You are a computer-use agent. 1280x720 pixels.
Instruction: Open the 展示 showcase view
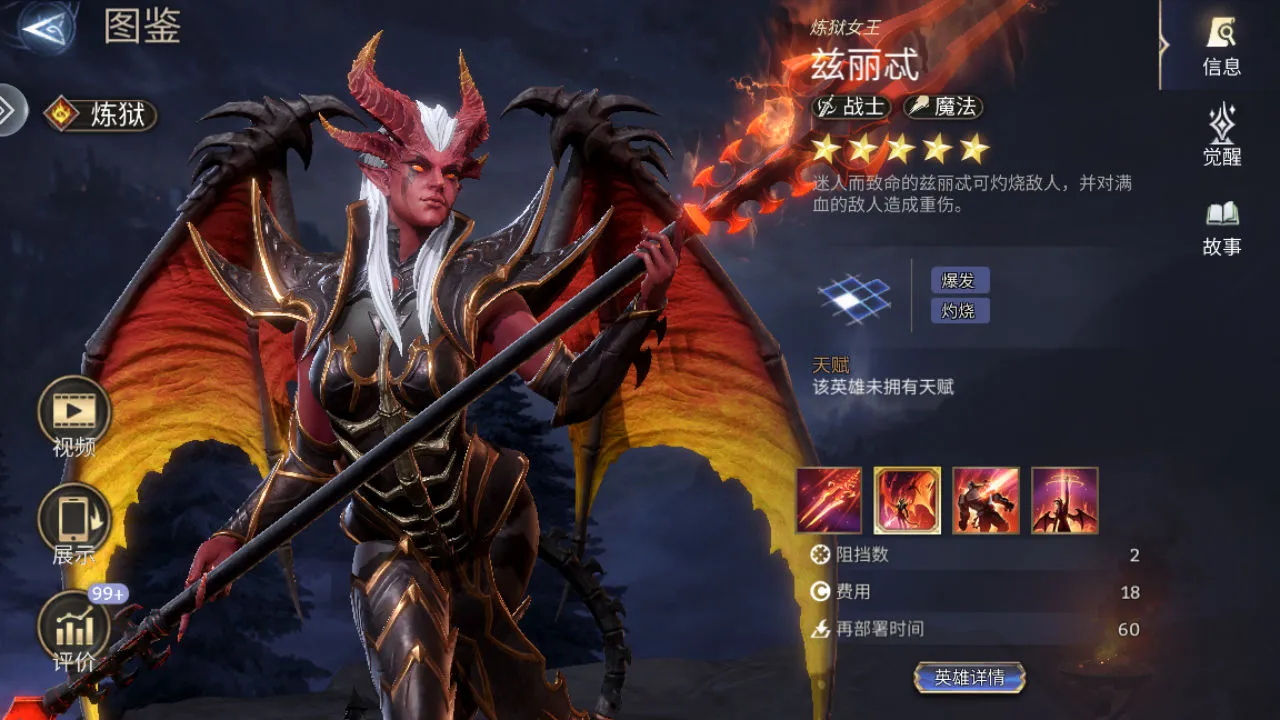click(74, 520)
